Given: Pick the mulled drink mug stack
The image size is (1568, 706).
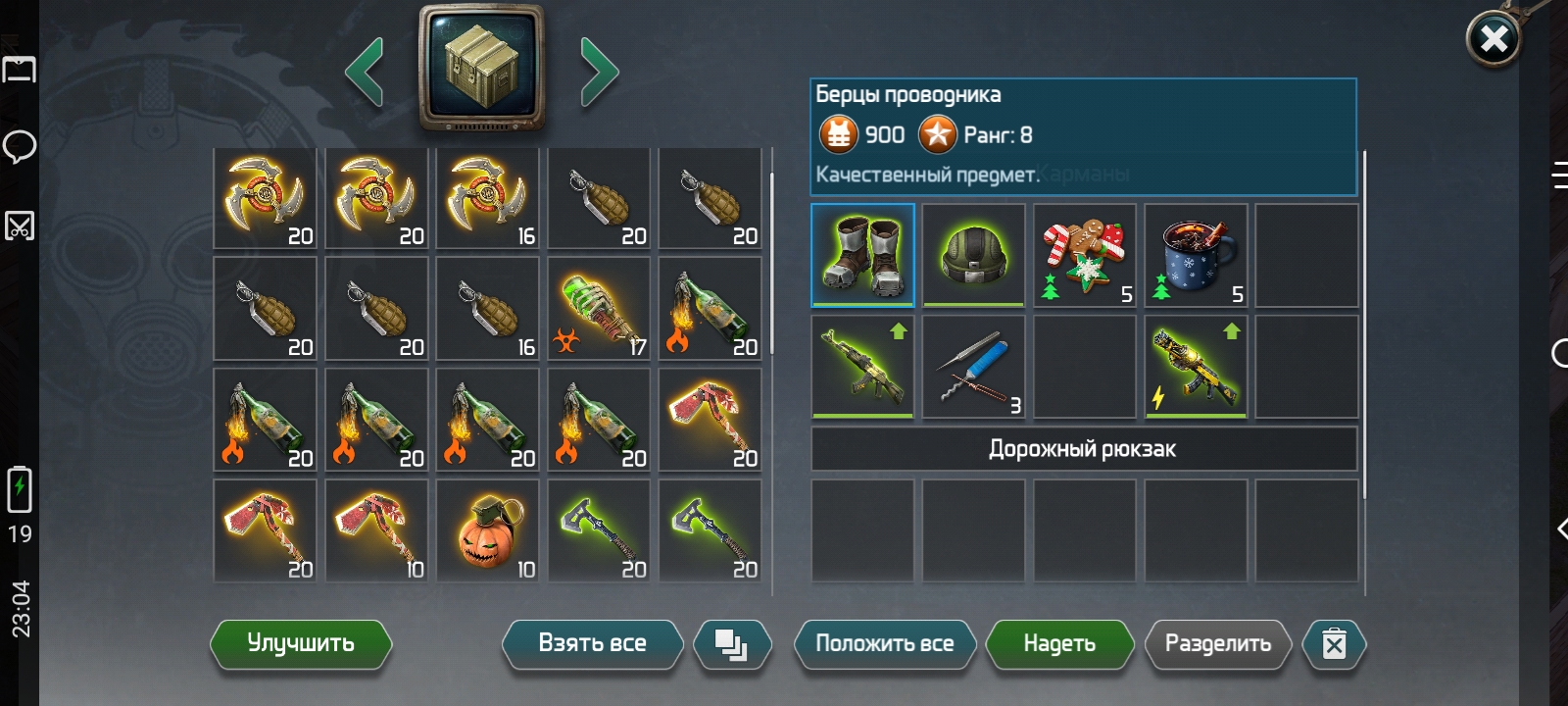Looking at the screenshot, I should [x=1196, y=255].
